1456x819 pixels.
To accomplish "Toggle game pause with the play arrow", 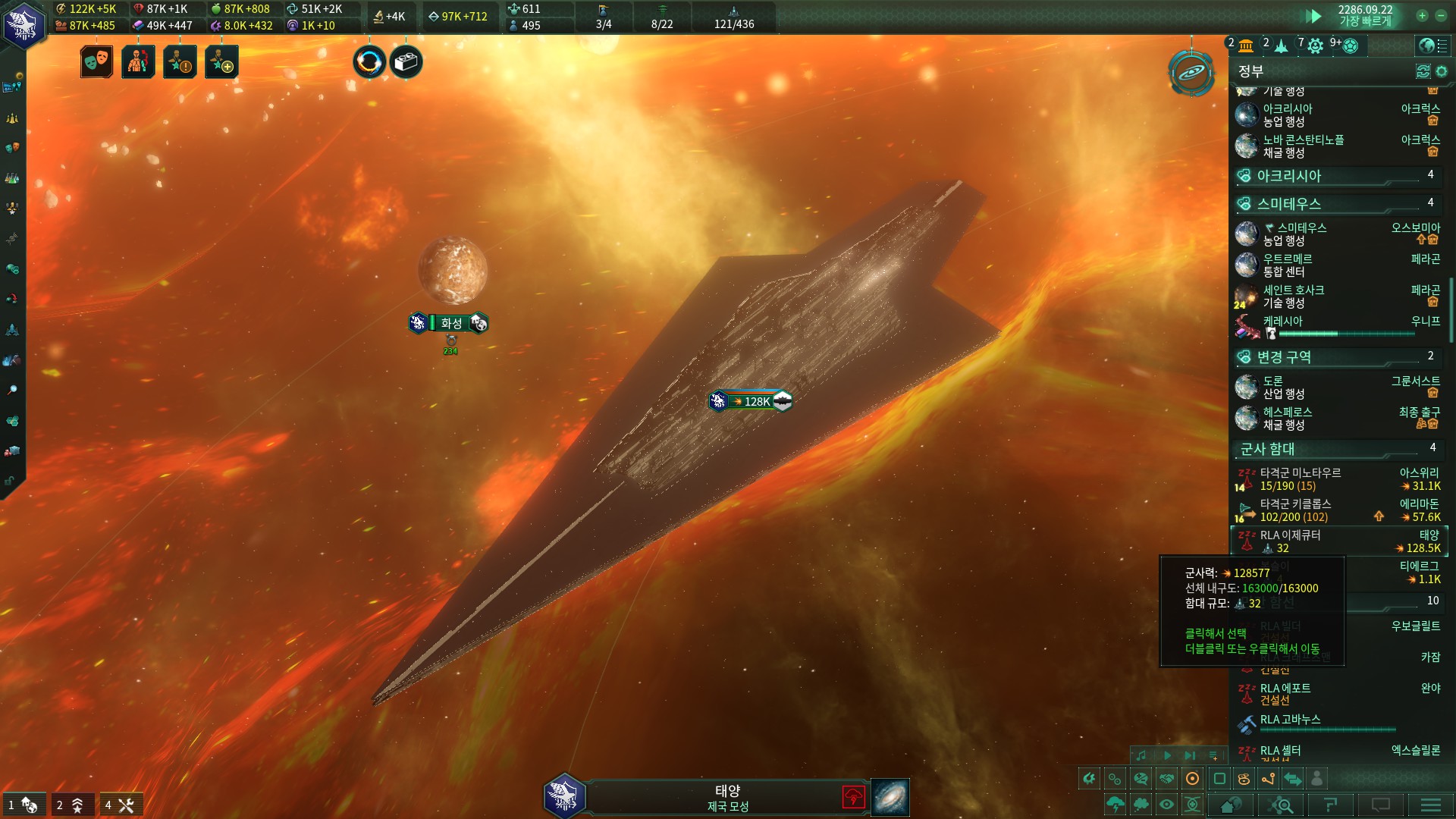I will click(1313, 16).
